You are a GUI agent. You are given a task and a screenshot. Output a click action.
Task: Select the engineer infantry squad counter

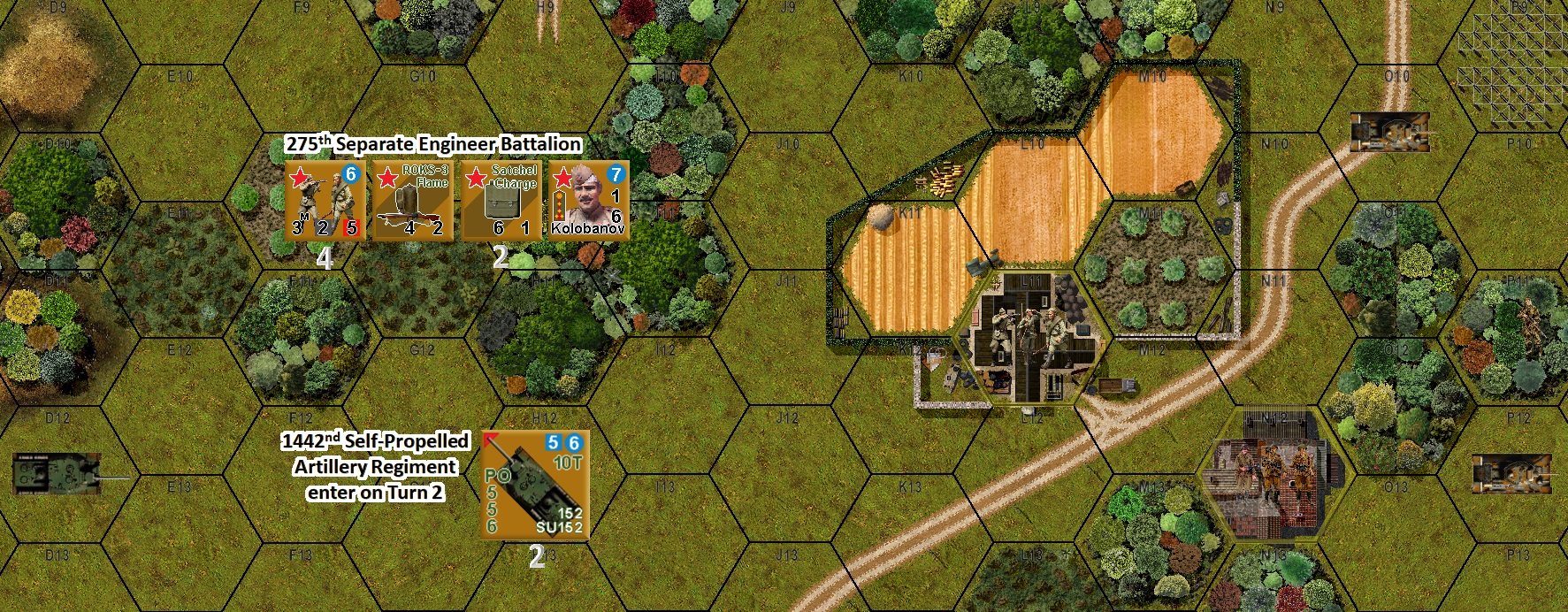[325, 200]
